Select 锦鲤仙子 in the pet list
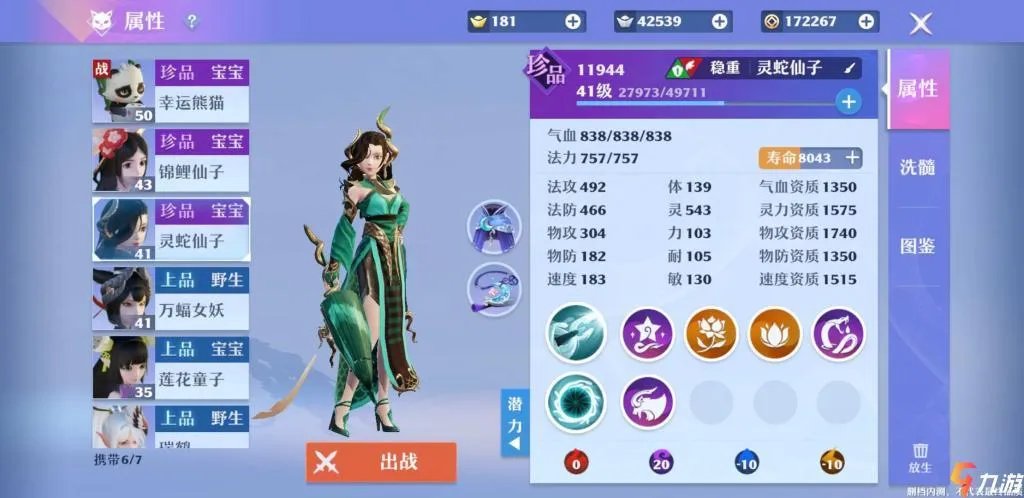The image size is (1024, 498). coord(171,159)
